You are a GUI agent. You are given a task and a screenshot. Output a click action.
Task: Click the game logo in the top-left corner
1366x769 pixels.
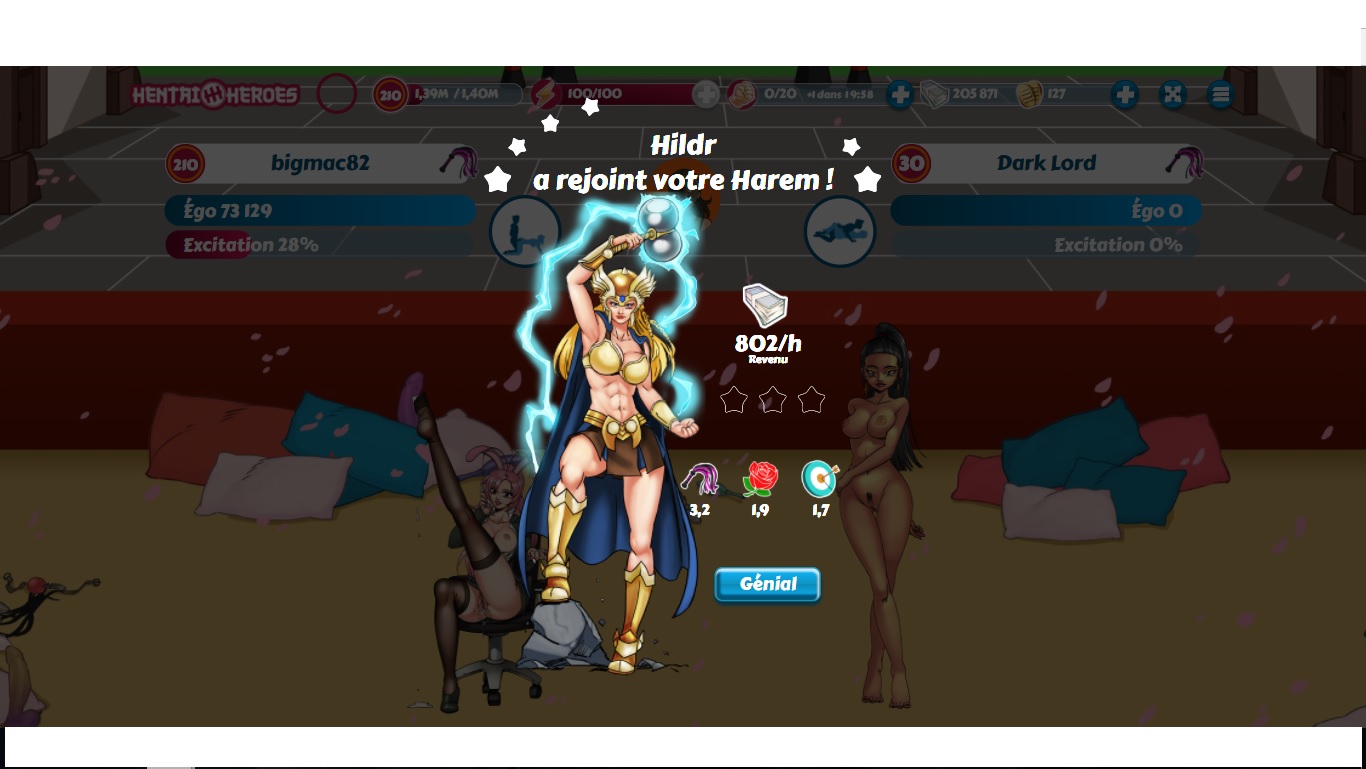tap(216, 95)
